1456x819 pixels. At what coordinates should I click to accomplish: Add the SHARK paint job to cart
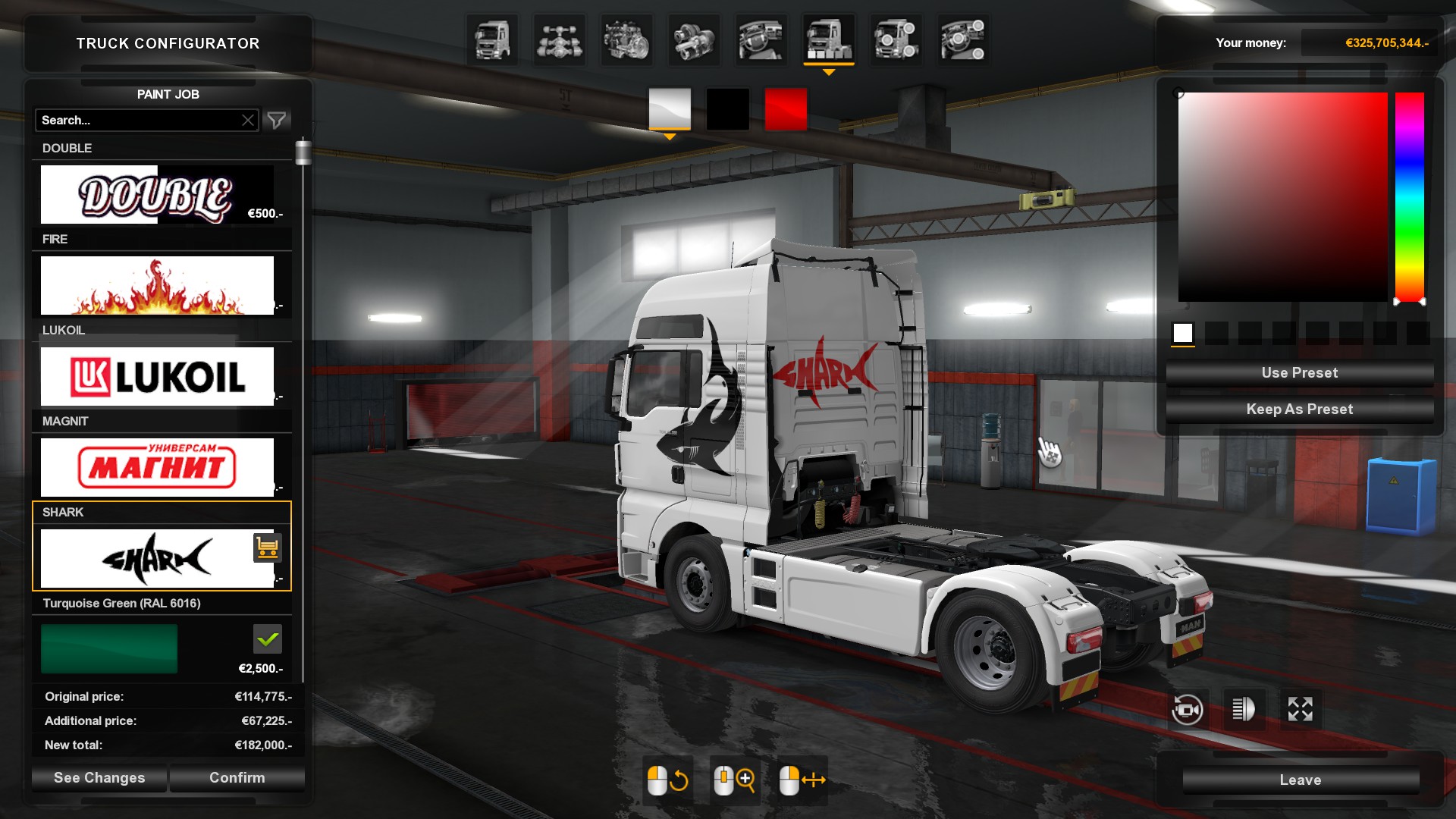pyautogui.click(x=267, y=548)
